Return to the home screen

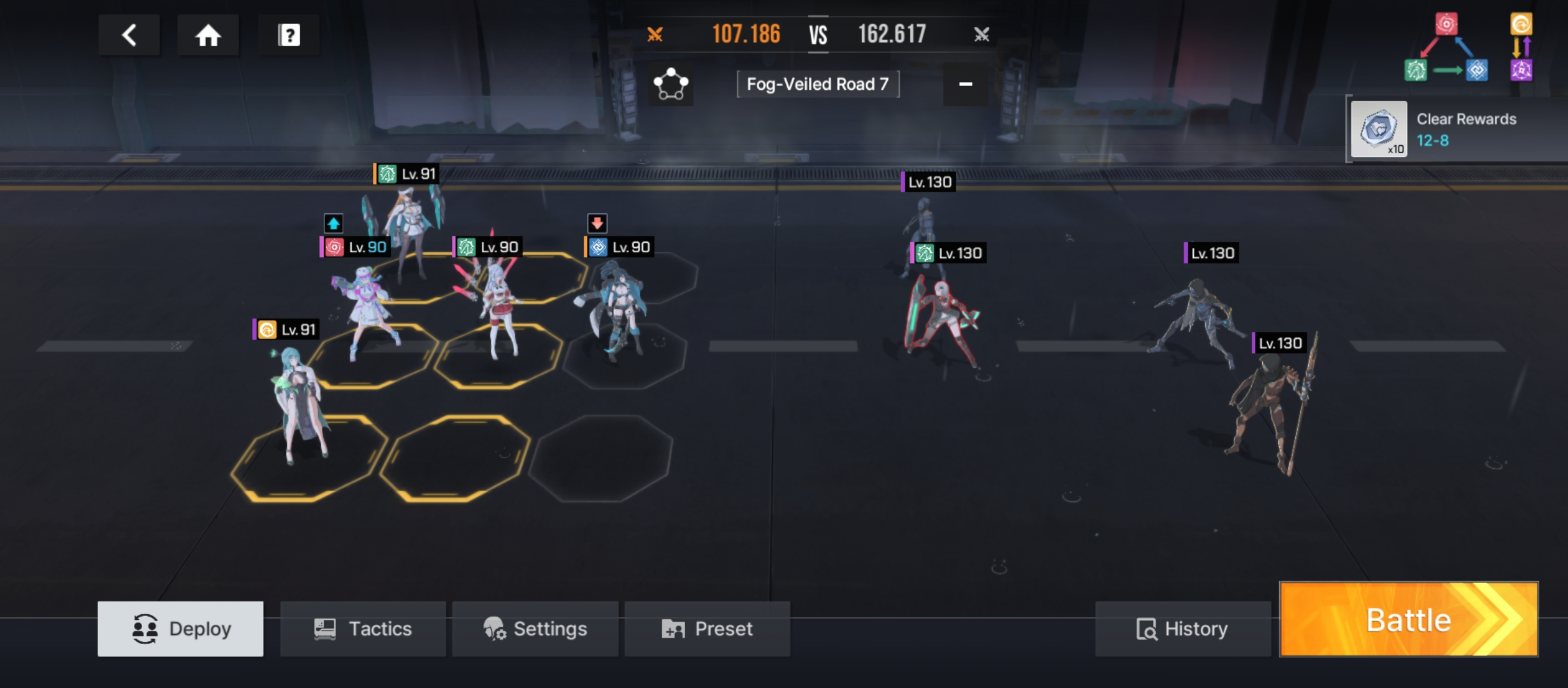208,35
